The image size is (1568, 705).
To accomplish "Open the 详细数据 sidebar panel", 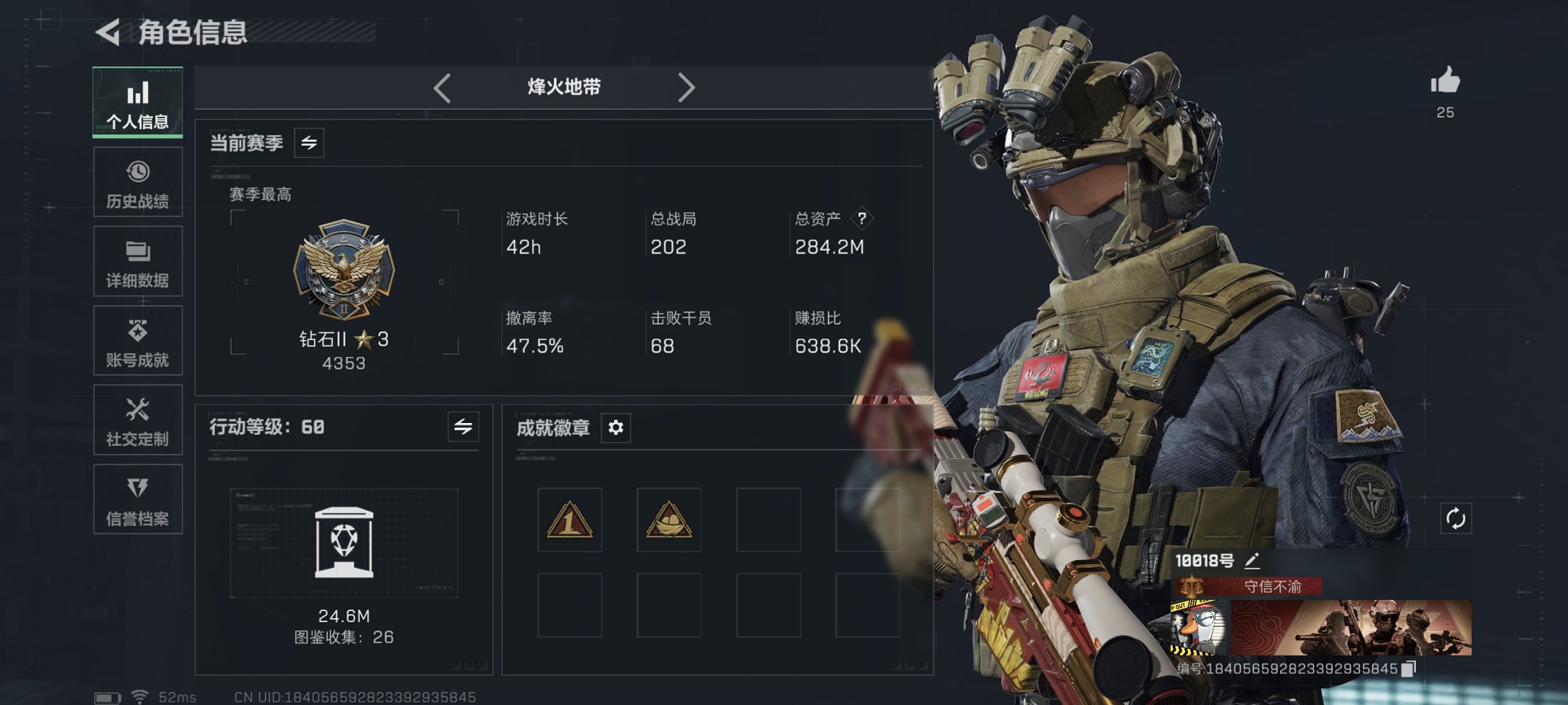I will tap(137, 261).
